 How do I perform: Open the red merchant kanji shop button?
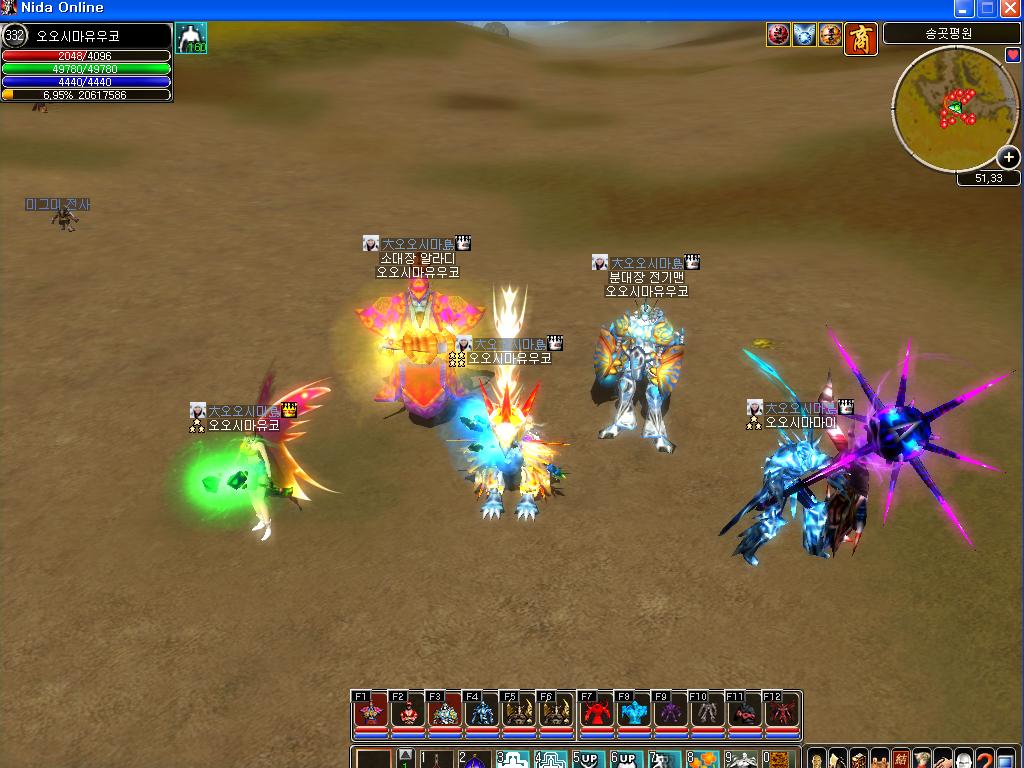(x=861, y=38)
